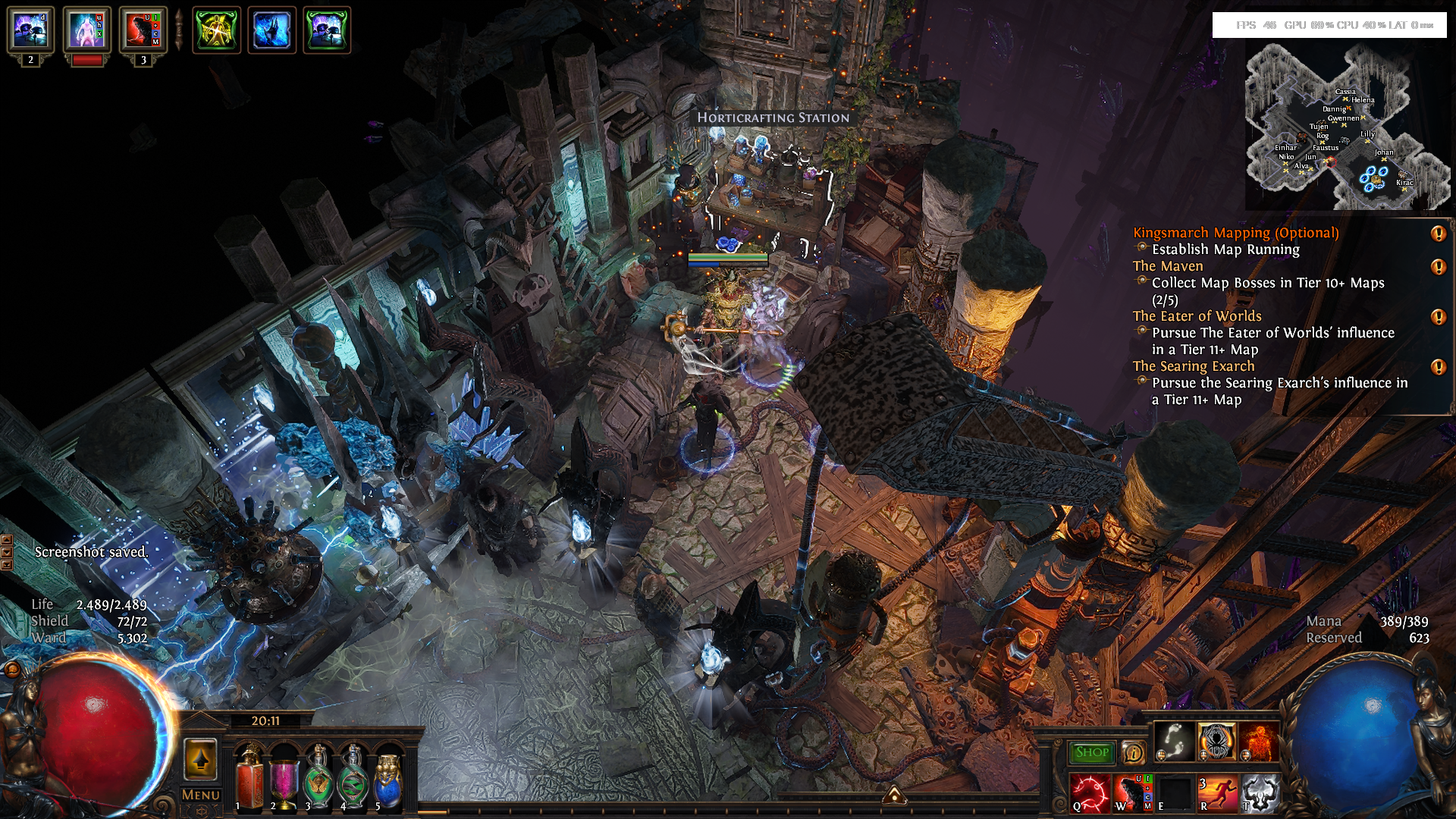Open the green Shop button

pos(1091,752)
